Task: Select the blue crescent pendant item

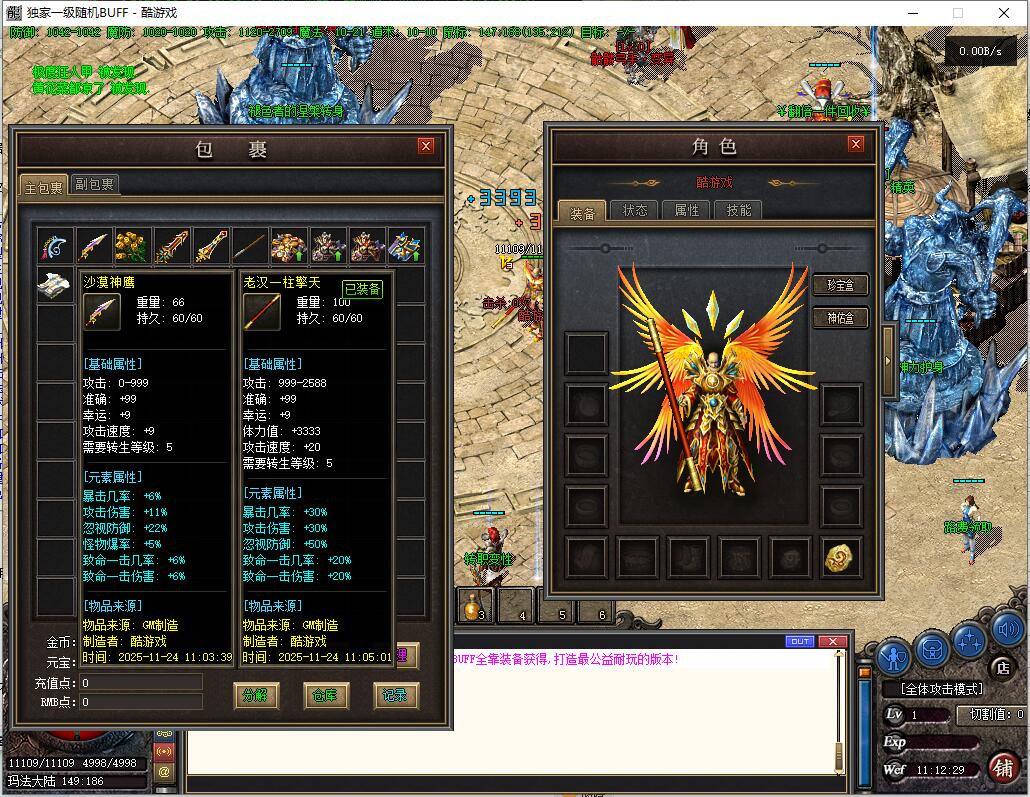Action: (x=56, y=246)
